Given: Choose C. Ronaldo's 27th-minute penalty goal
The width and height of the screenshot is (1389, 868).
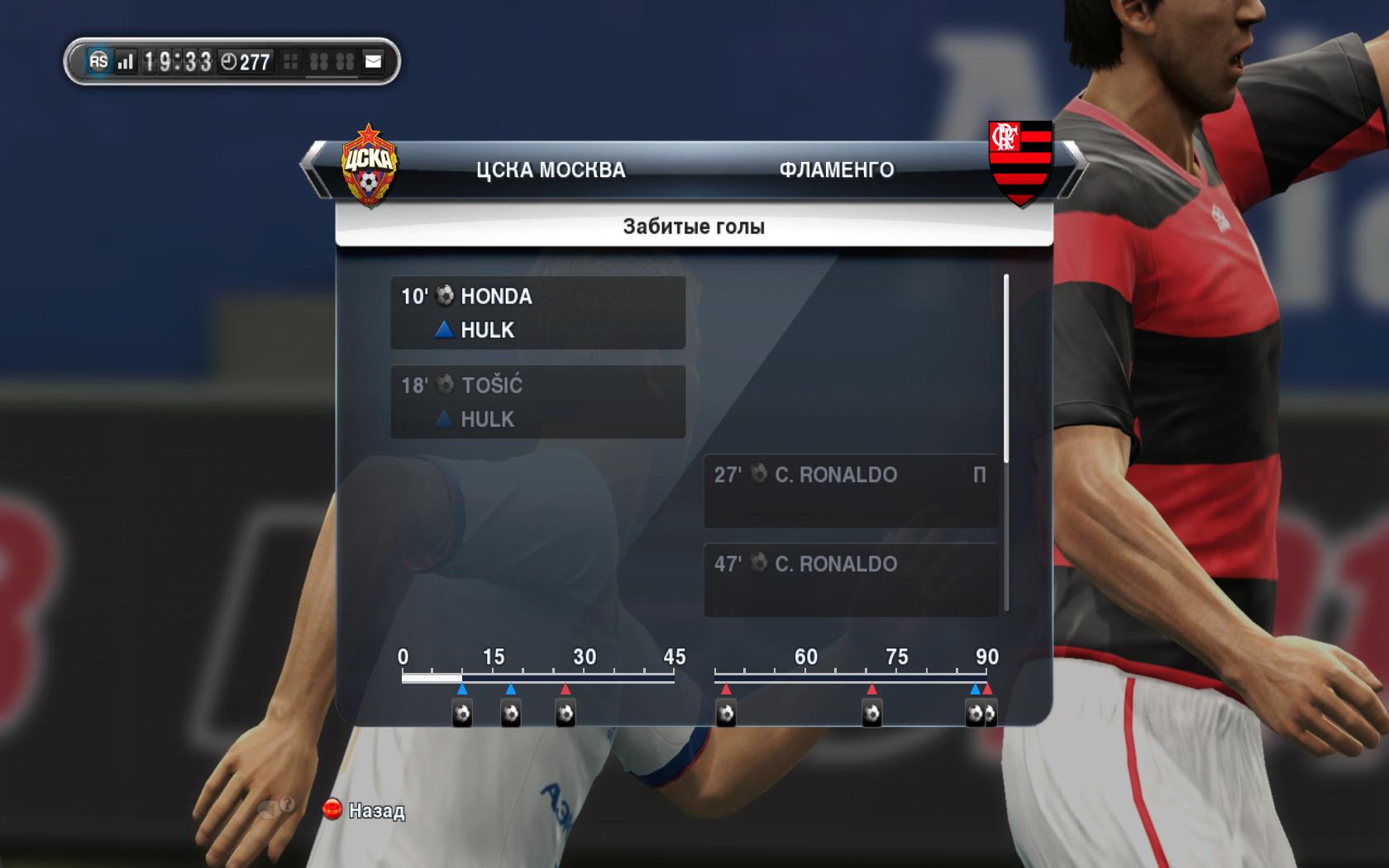Looking at the screenshot, I should click(851, 490).
